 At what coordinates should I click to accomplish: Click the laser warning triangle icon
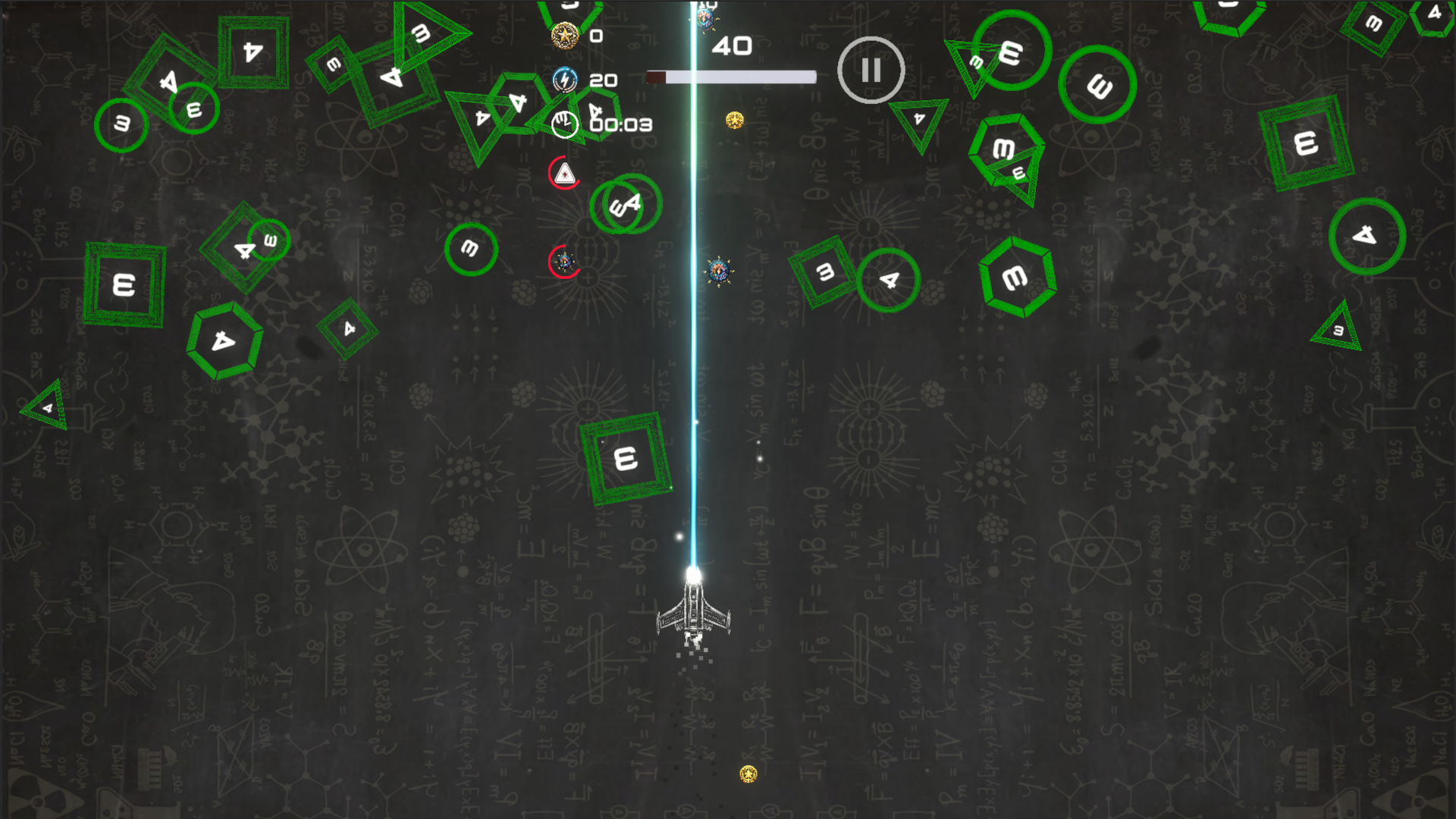pyautogui.click(x=563, y=172)
